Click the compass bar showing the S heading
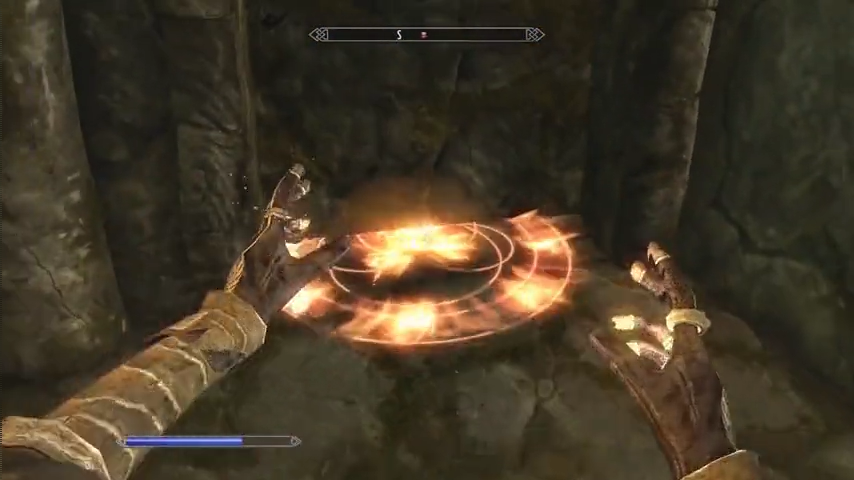This screenshot has width=854, height=480. click(427, 35)
